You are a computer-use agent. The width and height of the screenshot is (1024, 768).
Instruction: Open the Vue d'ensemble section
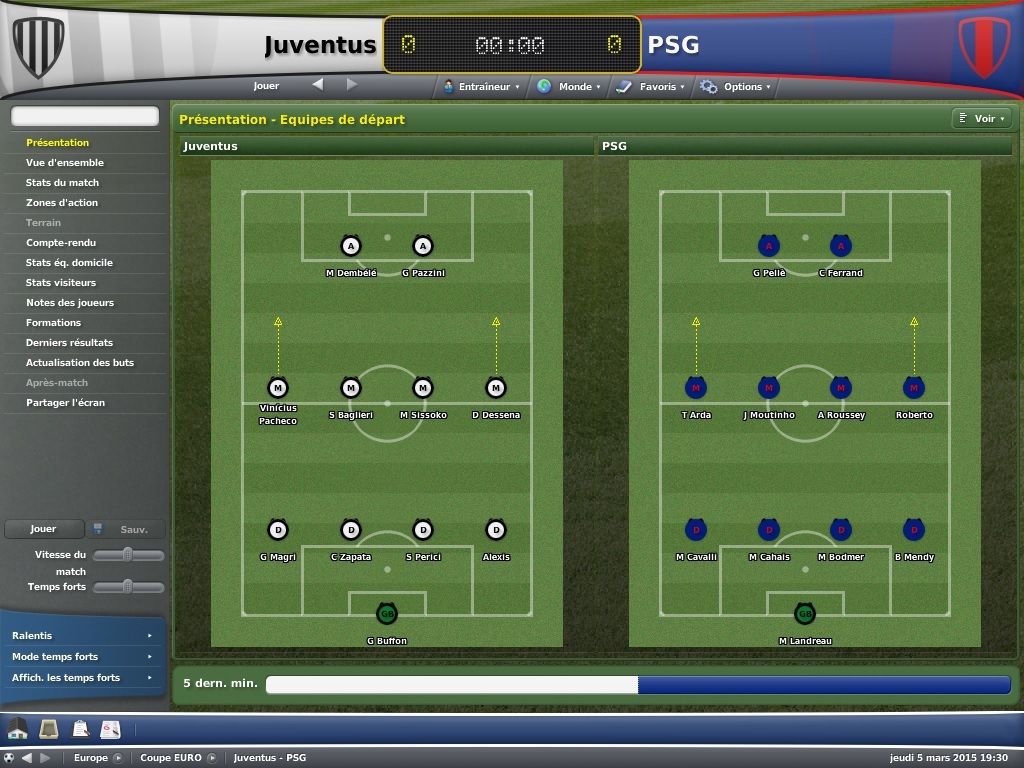point(65,163)
